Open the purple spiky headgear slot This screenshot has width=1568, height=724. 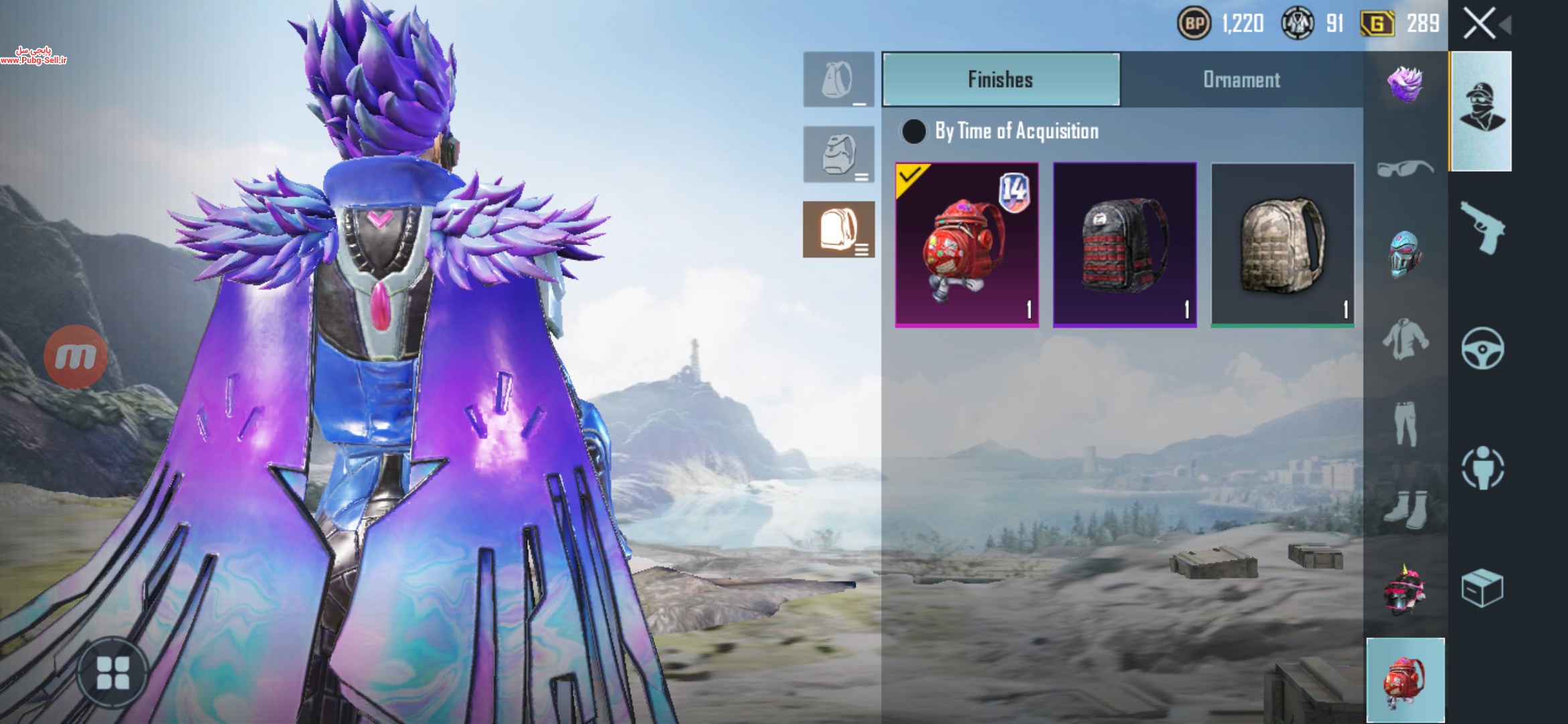click(x=1405, y=85)
